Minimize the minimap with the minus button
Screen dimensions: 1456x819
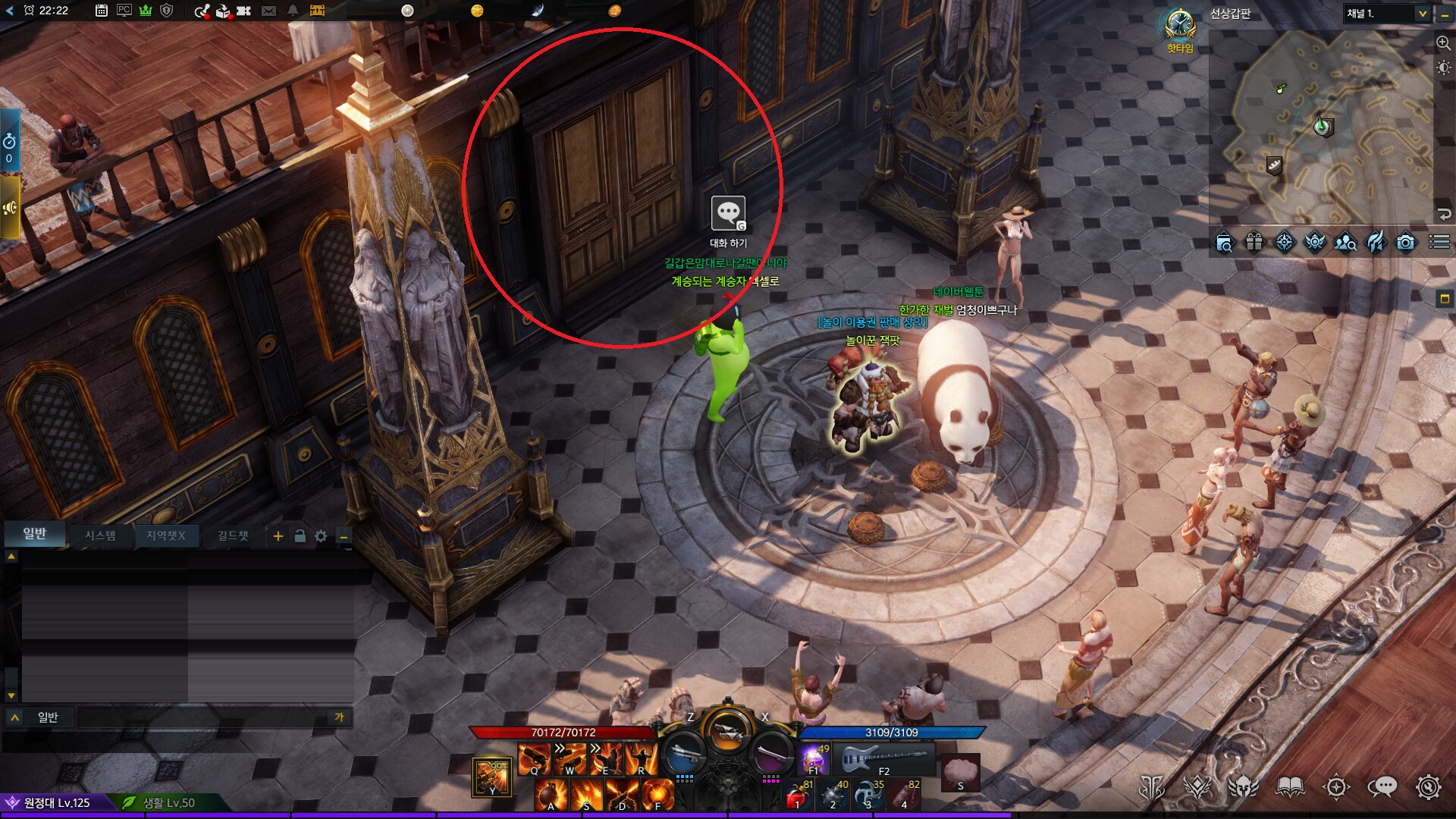click(x=1445, y=14)
